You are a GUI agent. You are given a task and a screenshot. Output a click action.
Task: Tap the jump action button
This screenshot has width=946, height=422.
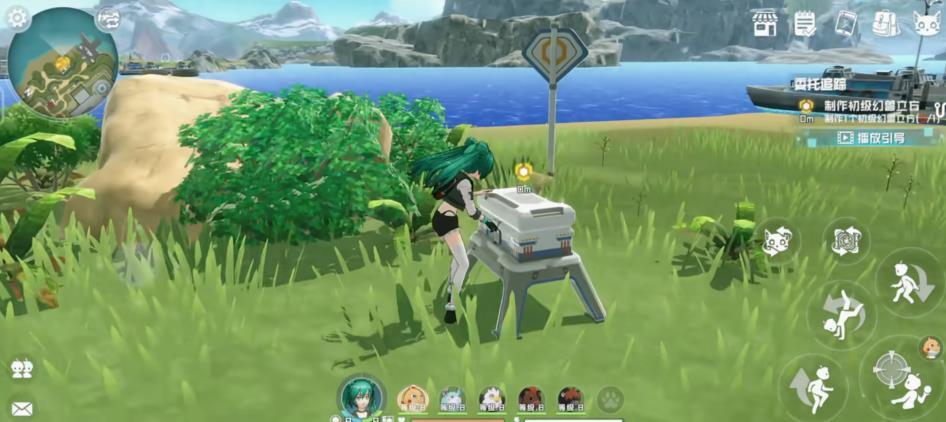click(813, 387)
